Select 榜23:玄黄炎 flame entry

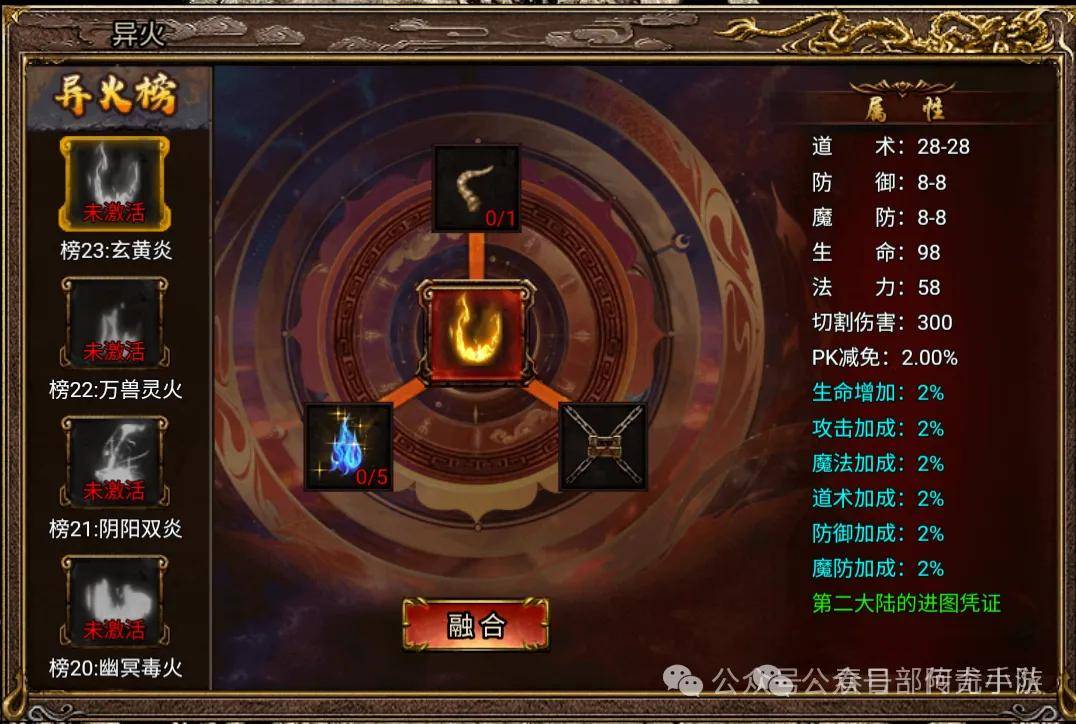pos(116,185)
